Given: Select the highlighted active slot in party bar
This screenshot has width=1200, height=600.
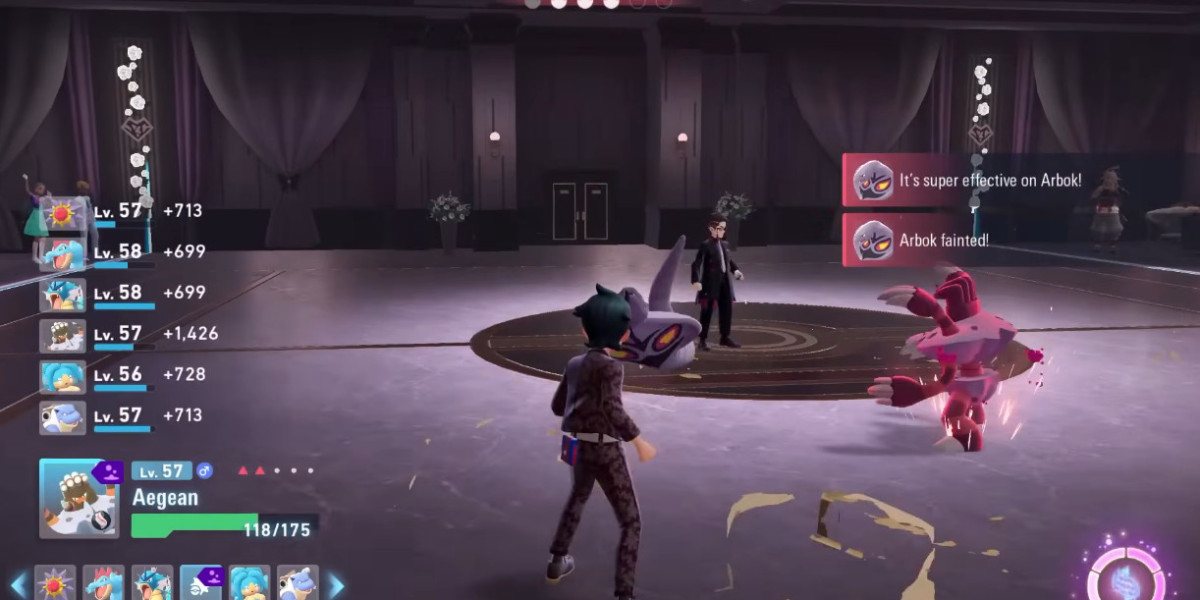Looking at the screenshot, I should tap(201, 584).
